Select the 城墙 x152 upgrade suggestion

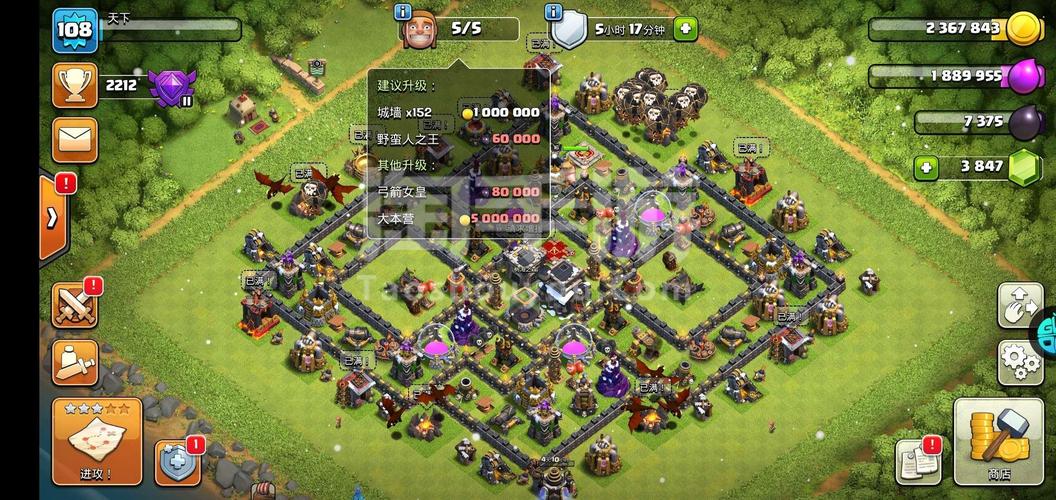coord(458,112)
